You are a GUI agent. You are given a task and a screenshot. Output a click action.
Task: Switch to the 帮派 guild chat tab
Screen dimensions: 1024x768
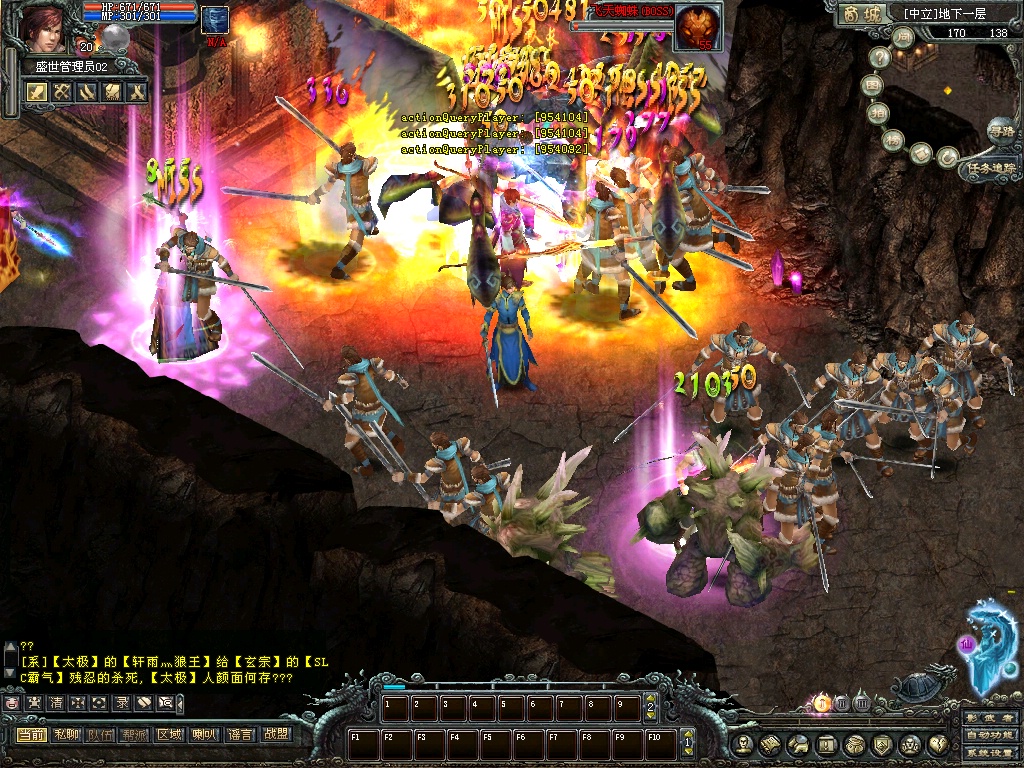click(x=134, y=735)
